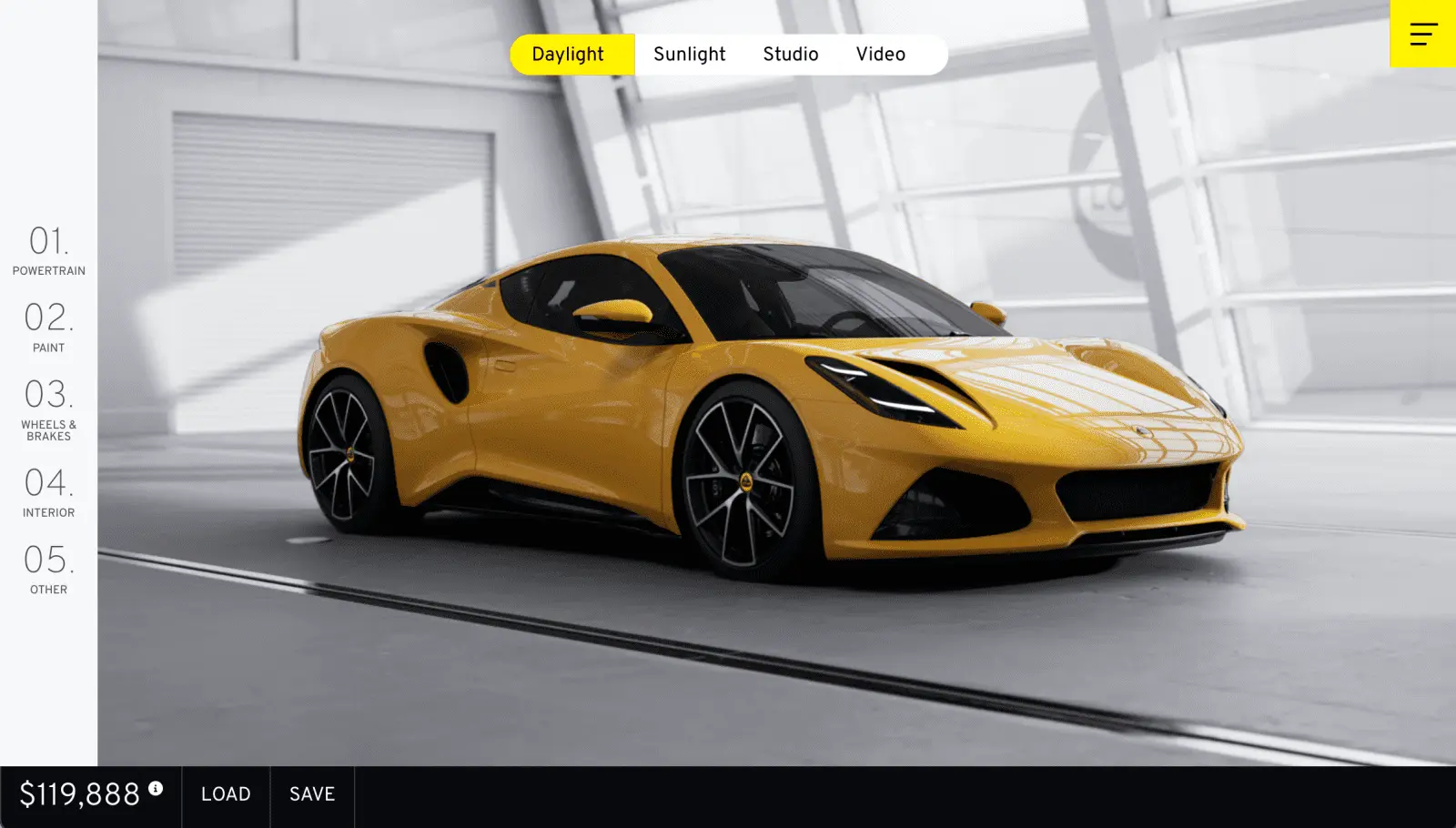Image resolution: width=1456 pixels, height=828 pixels.
Task: Show the 04. Interior options
Action: pyautogui.click(x=49, y=492)
